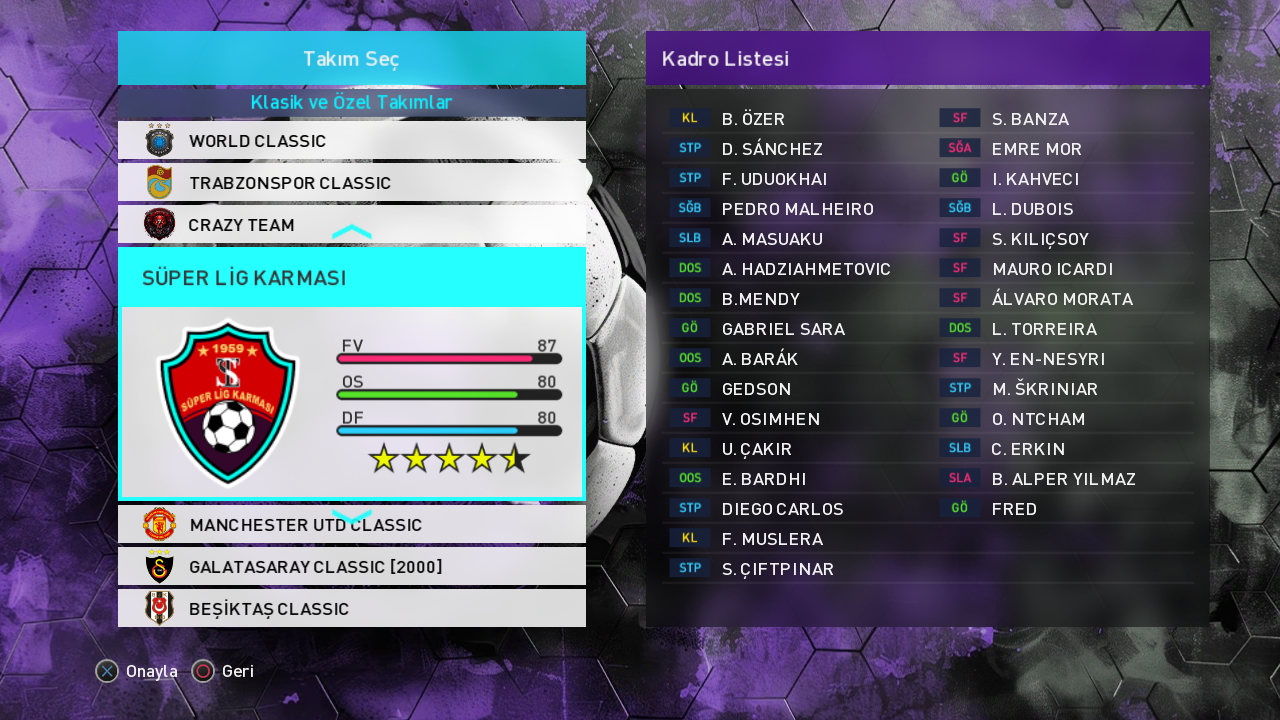The height and width of the screenshot is (720, 1280).
Task: Choose Manchester Utd Classic
Action: click(351, 525)
